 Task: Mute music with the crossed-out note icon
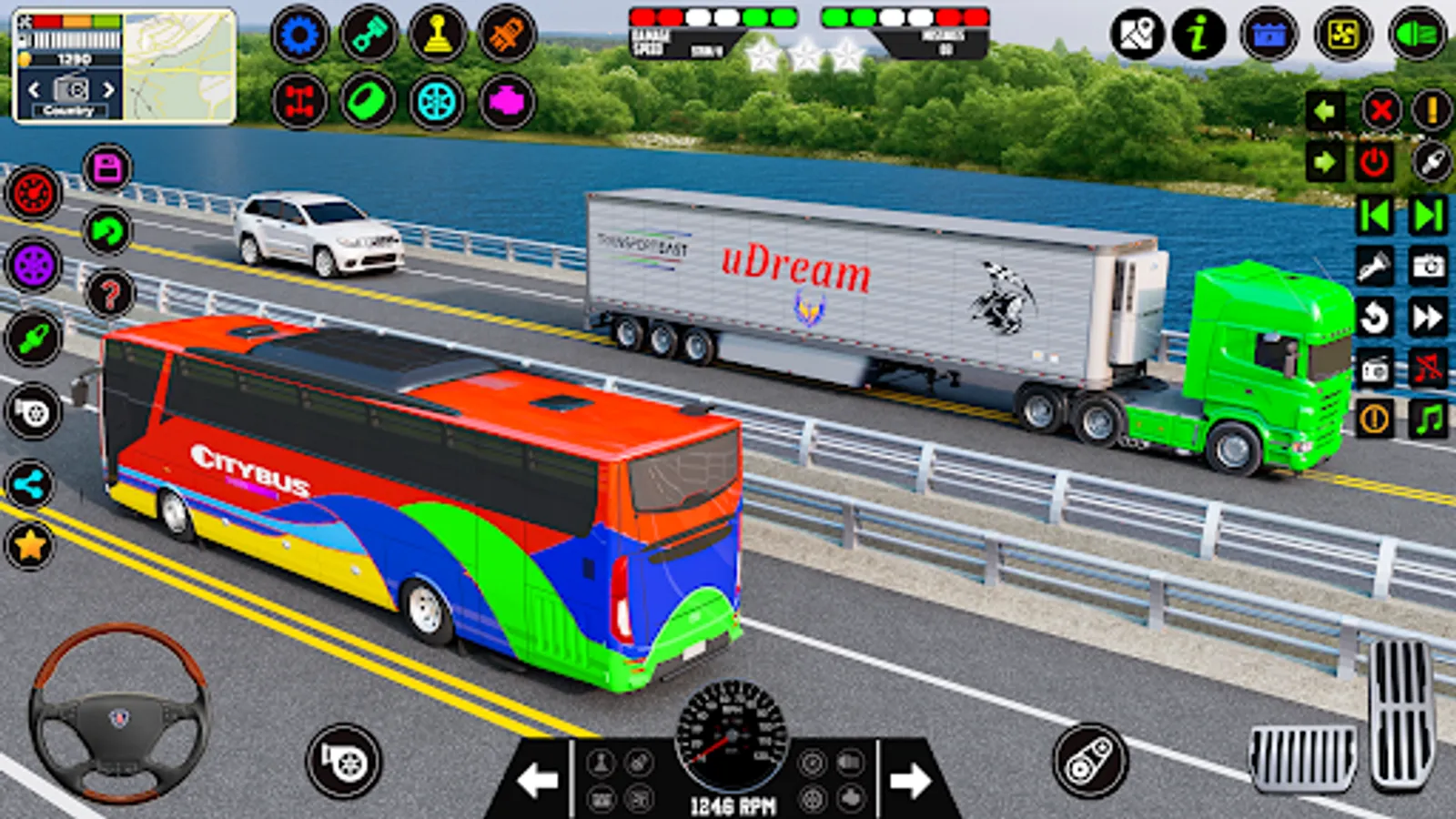point(1429,369)
